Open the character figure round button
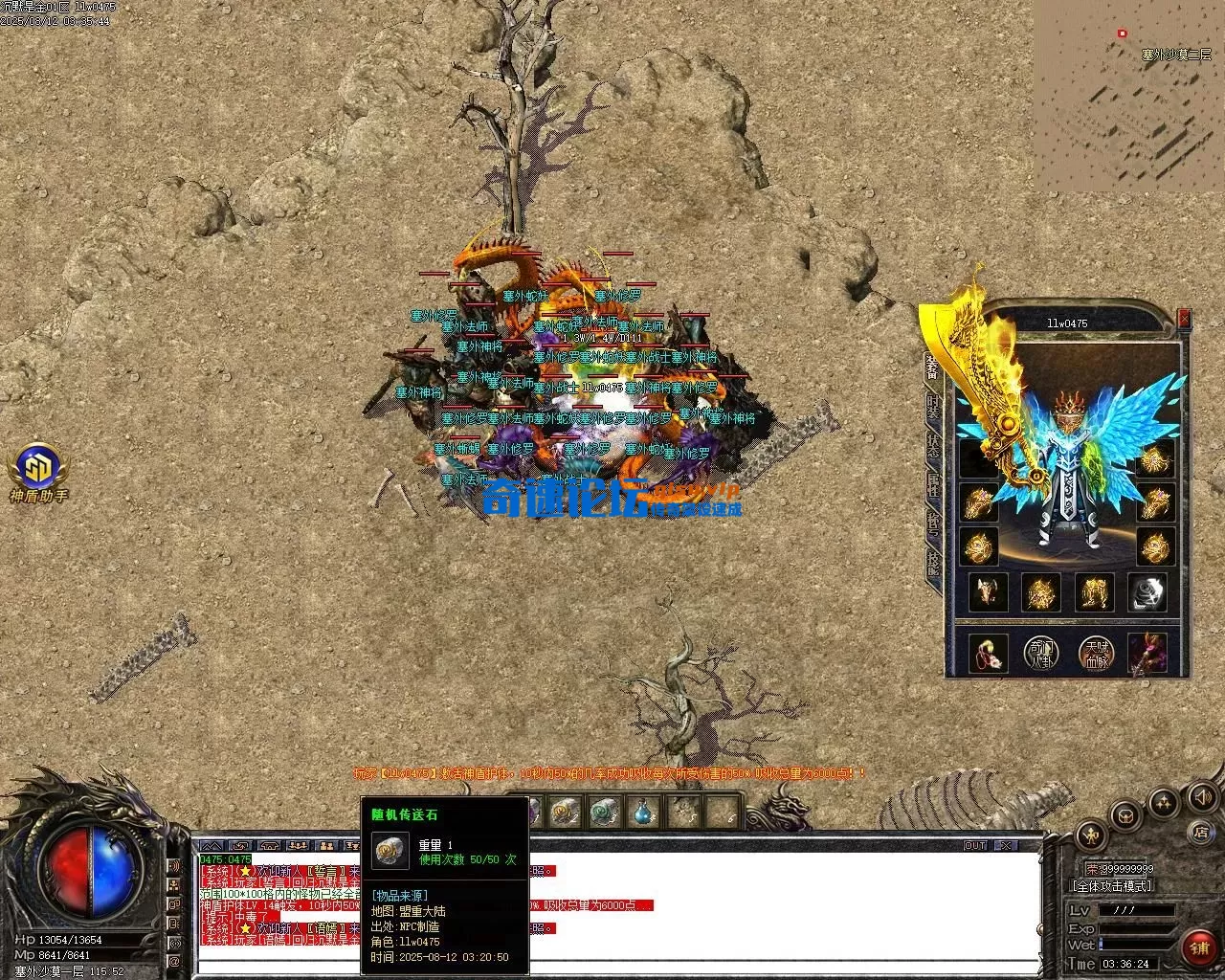The height and width of the screenshot is (980, 1225). coord(1092,835)
